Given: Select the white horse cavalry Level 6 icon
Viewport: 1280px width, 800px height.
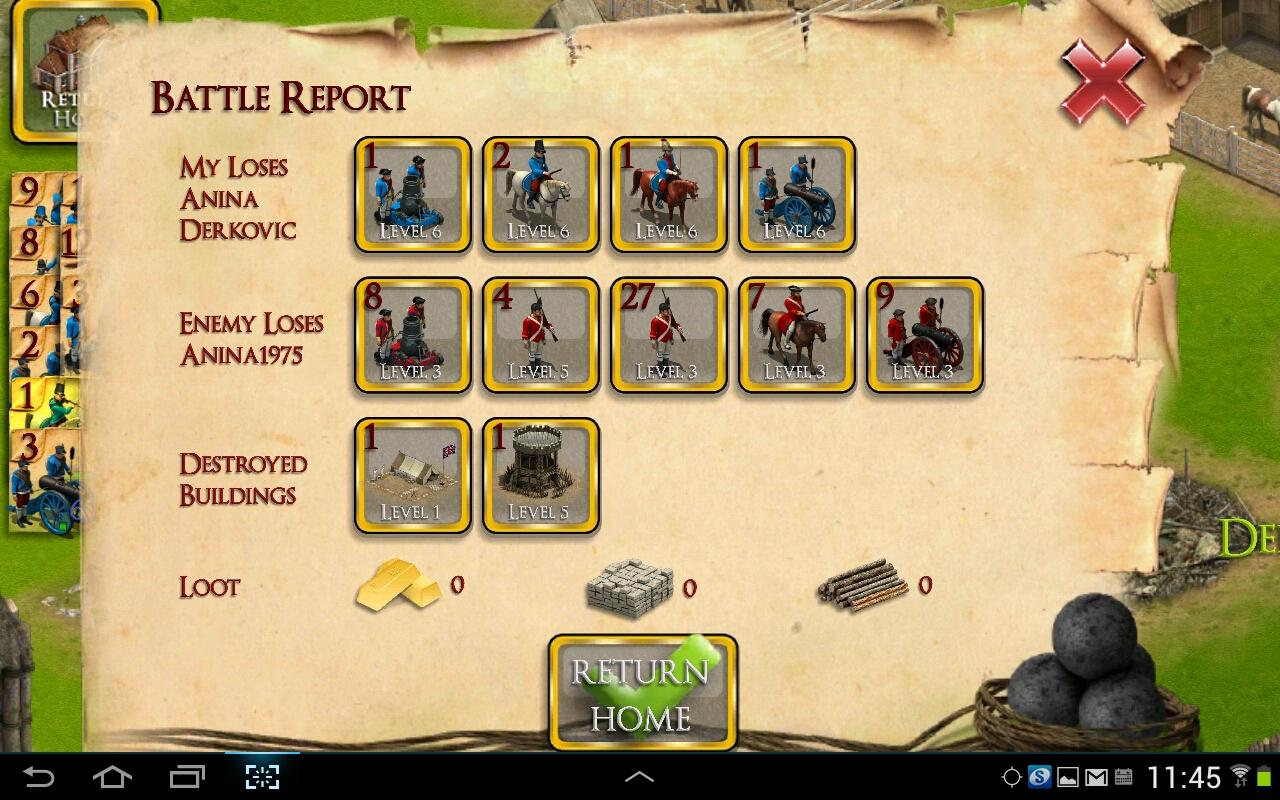Looking at the screenshot, I should point(540,195).
